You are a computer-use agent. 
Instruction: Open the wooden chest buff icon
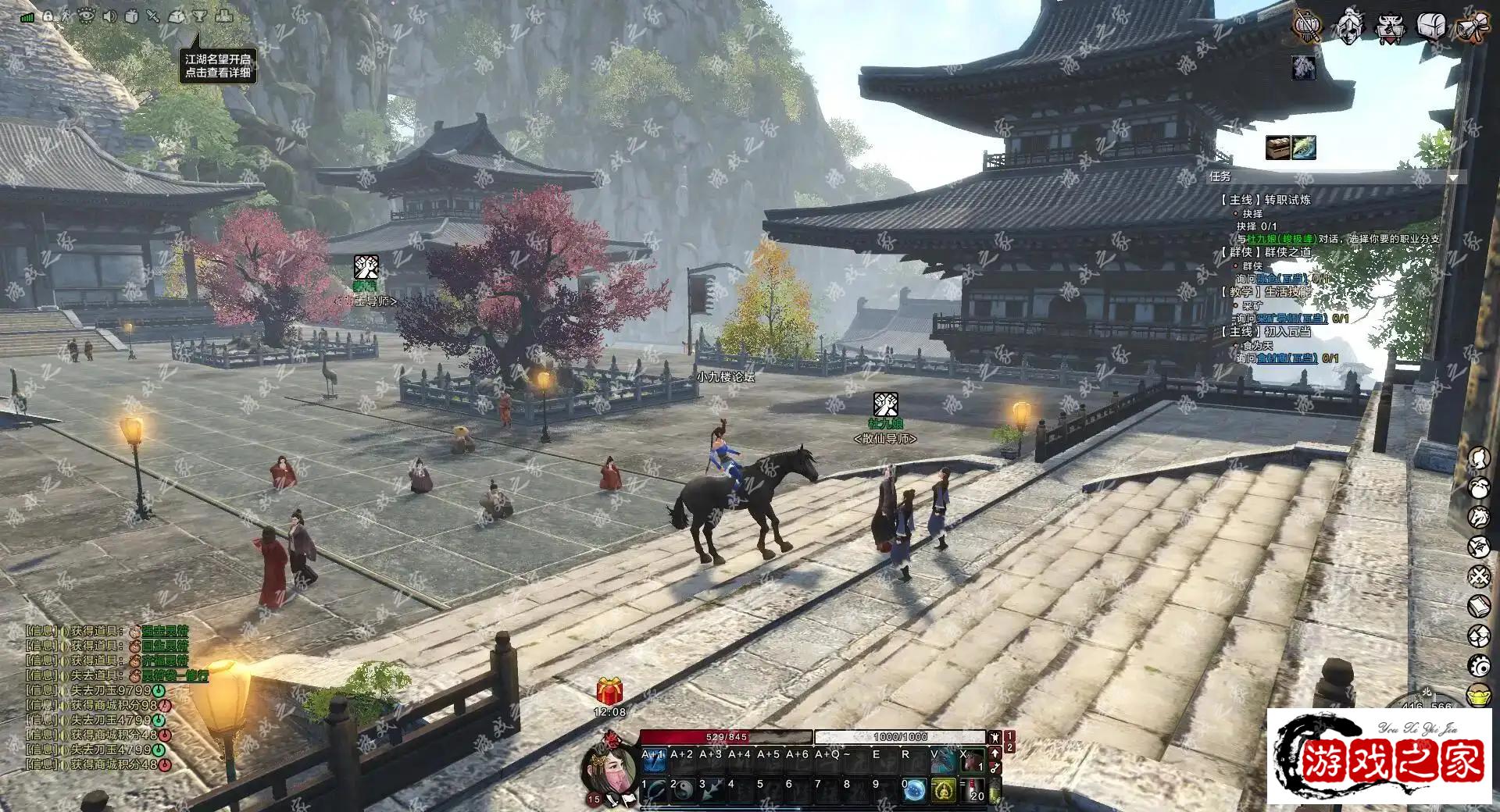coord(1278,147)
